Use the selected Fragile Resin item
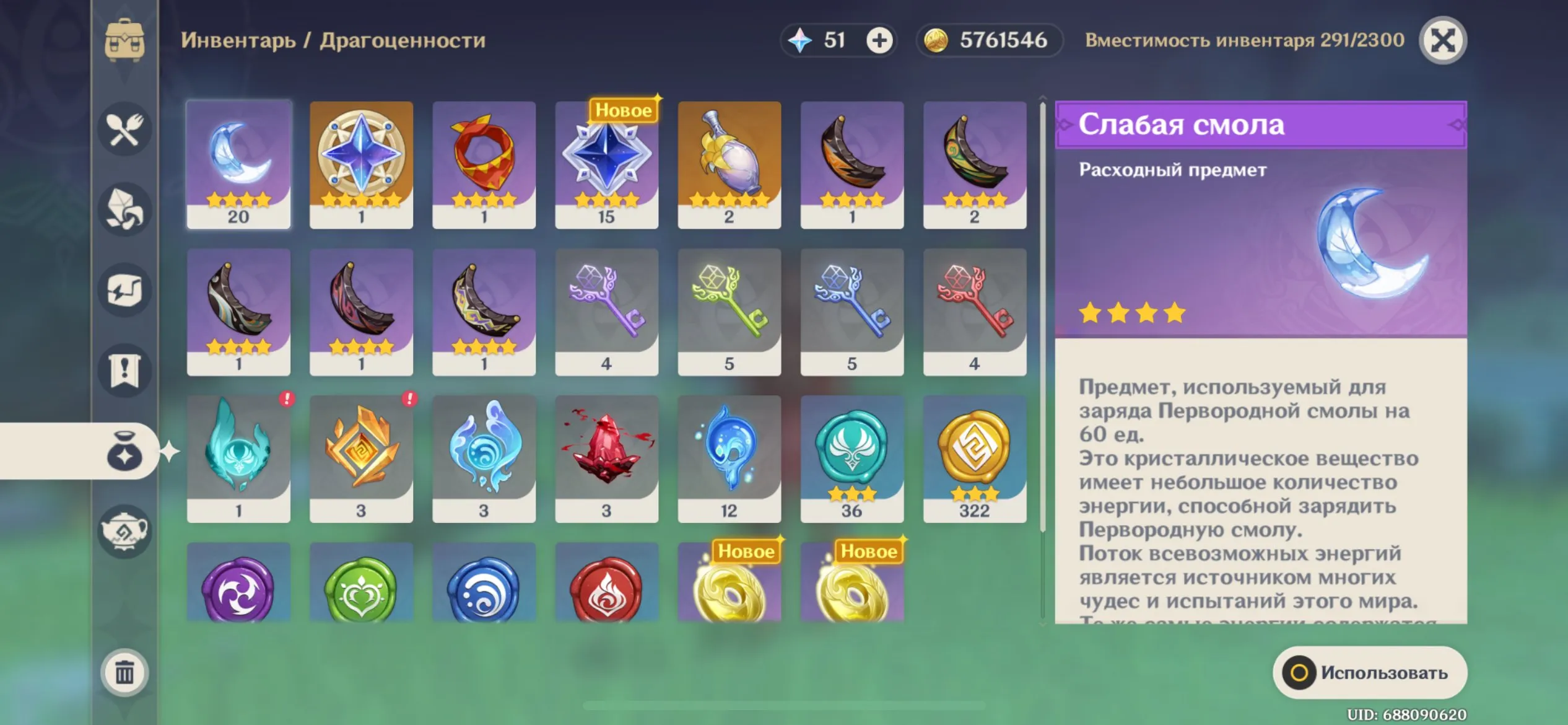The height and width of the screenshot is (725, 1568). point(1369,672)
